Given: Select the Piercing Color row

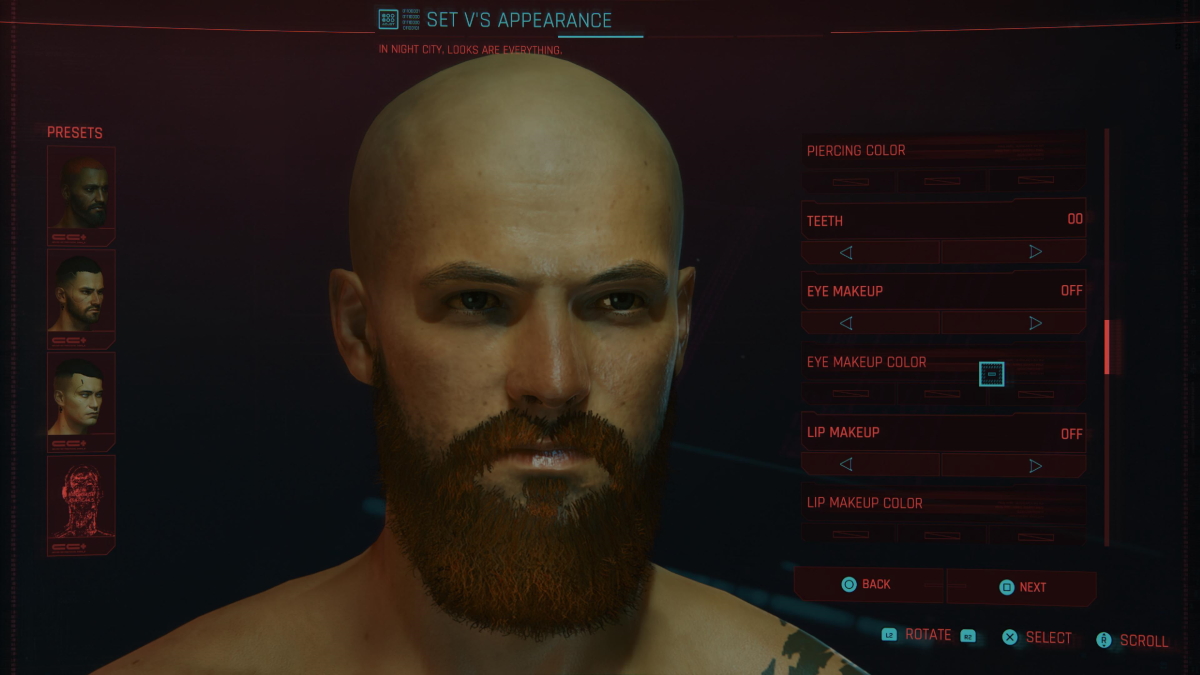Looking at the screenshot, I should (943, 151).
